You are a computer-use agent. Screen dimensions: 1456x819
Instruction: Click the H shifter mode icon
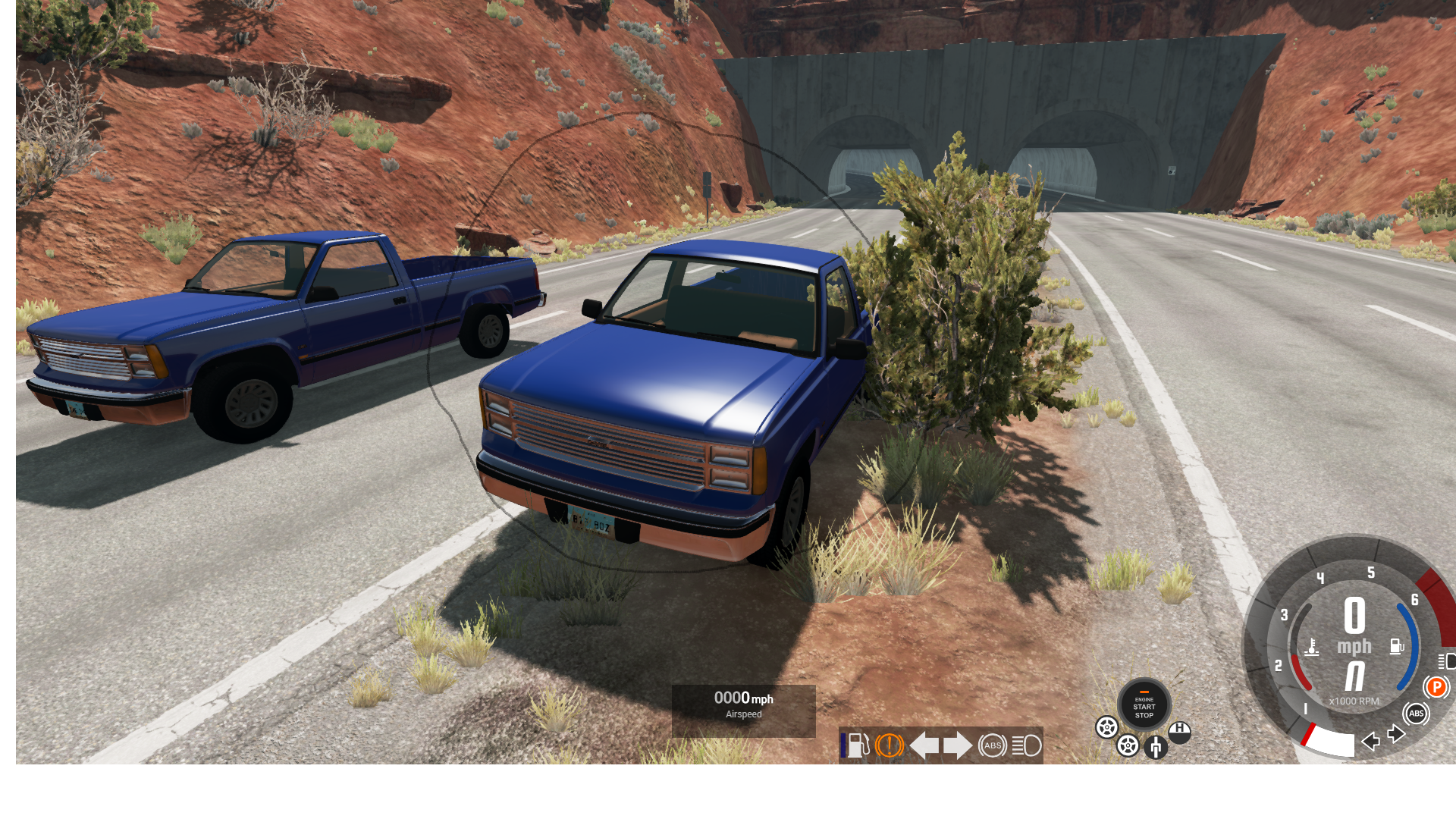1179,731
